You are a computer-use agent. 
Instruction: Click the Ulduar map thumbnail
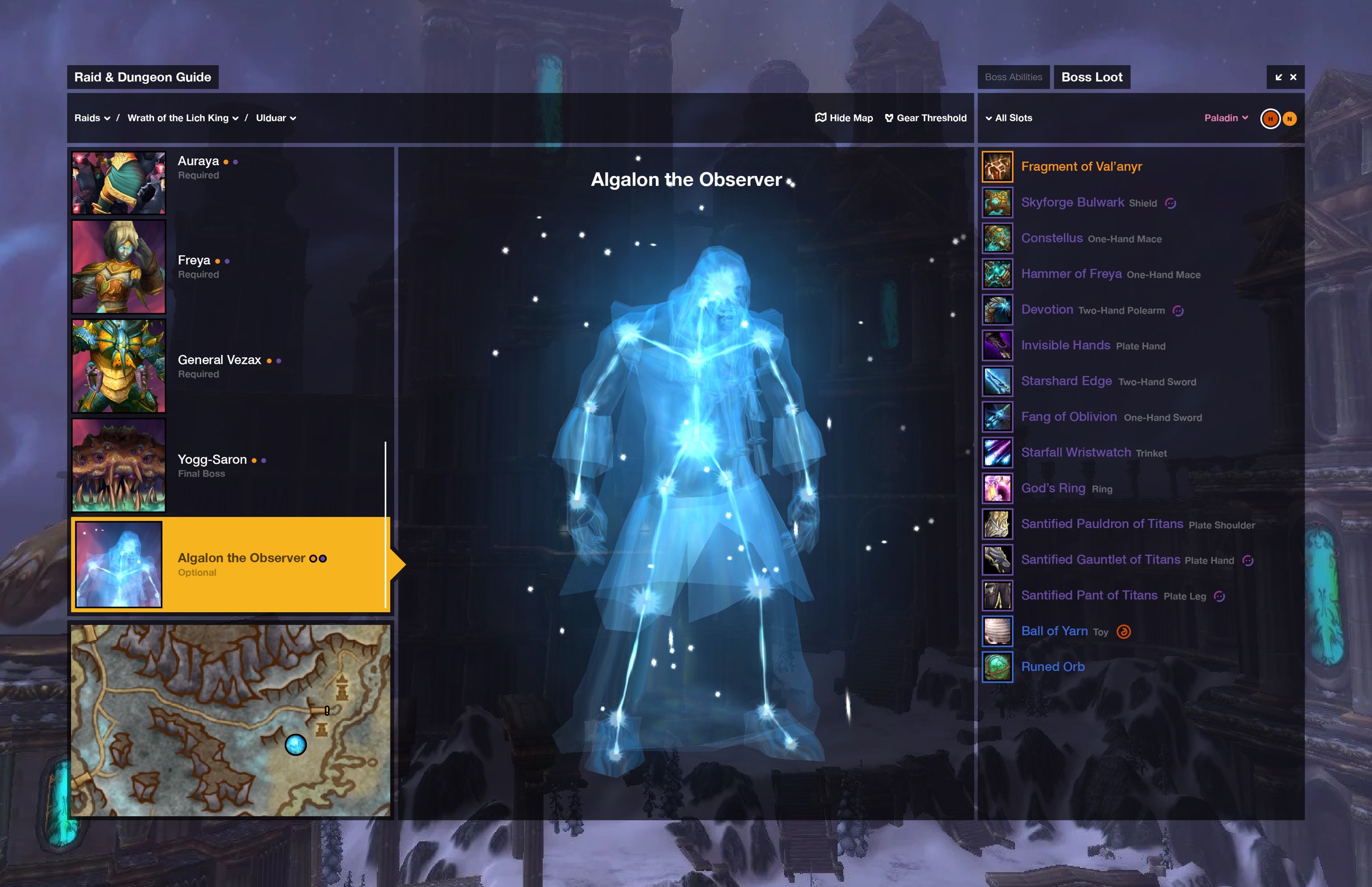(230, 720)
